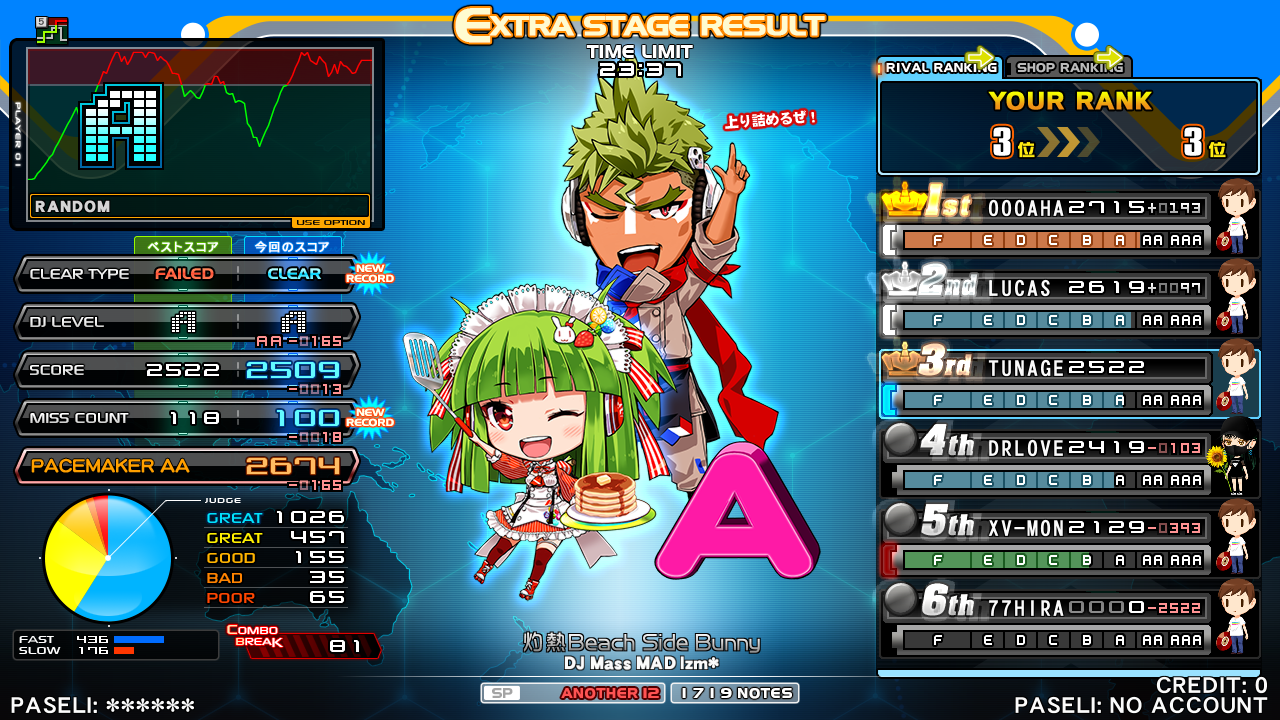Screen dimensions: 1280x720
Task: Select the 1st place 000AHA ranking row
Action: click(x=1068, y=223)
